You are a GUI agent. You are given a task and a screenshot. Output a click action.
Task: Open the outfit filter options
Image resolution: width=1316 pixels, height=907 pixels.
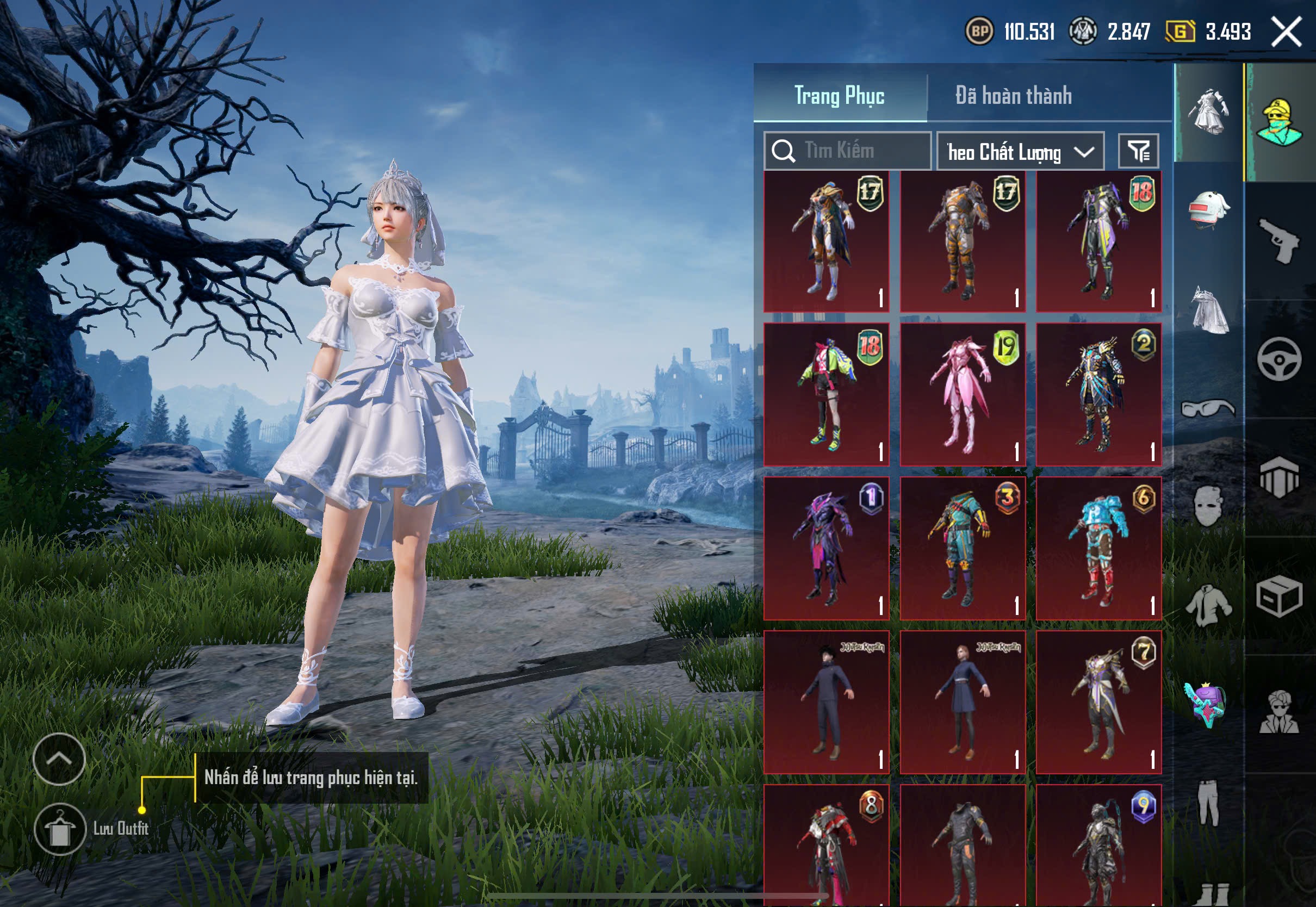coord(1138,151)
